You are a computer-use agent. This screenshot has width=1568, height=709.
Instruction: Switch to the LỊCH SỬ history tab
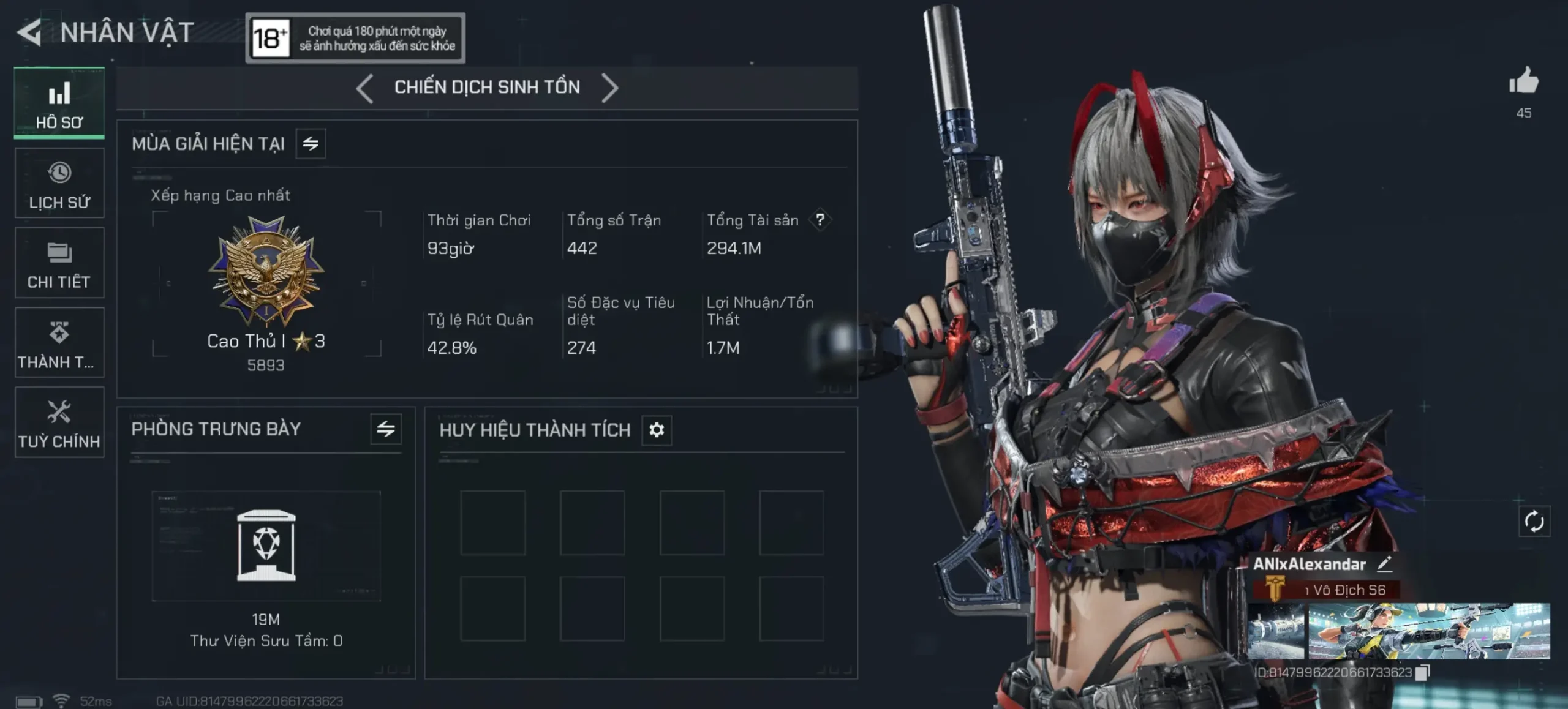(59, 183)
